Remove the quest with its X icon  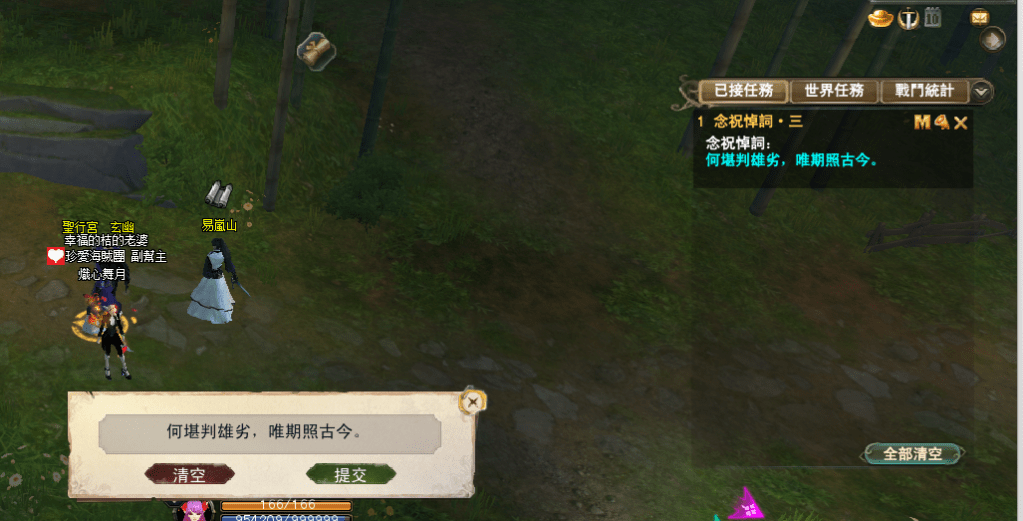pyautogui.click(x=961, y=122)
